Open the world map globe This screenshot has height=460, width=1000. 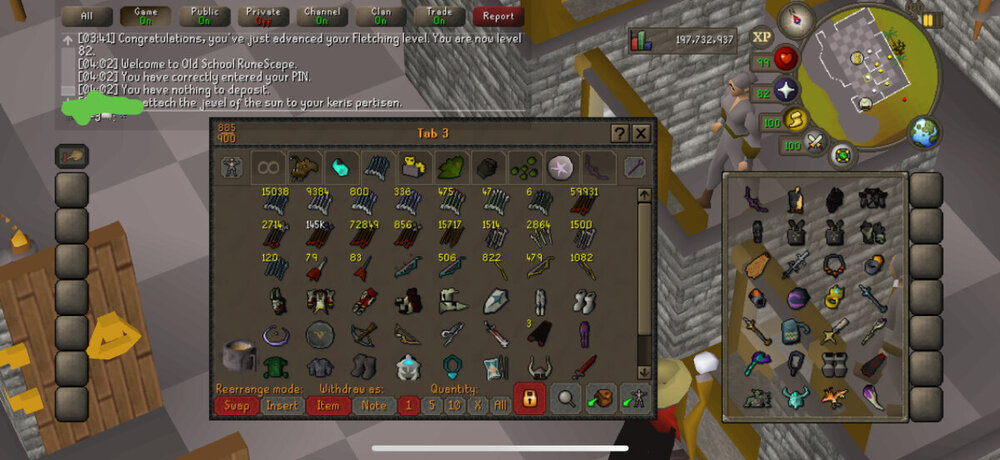click(x=923, y=132)
